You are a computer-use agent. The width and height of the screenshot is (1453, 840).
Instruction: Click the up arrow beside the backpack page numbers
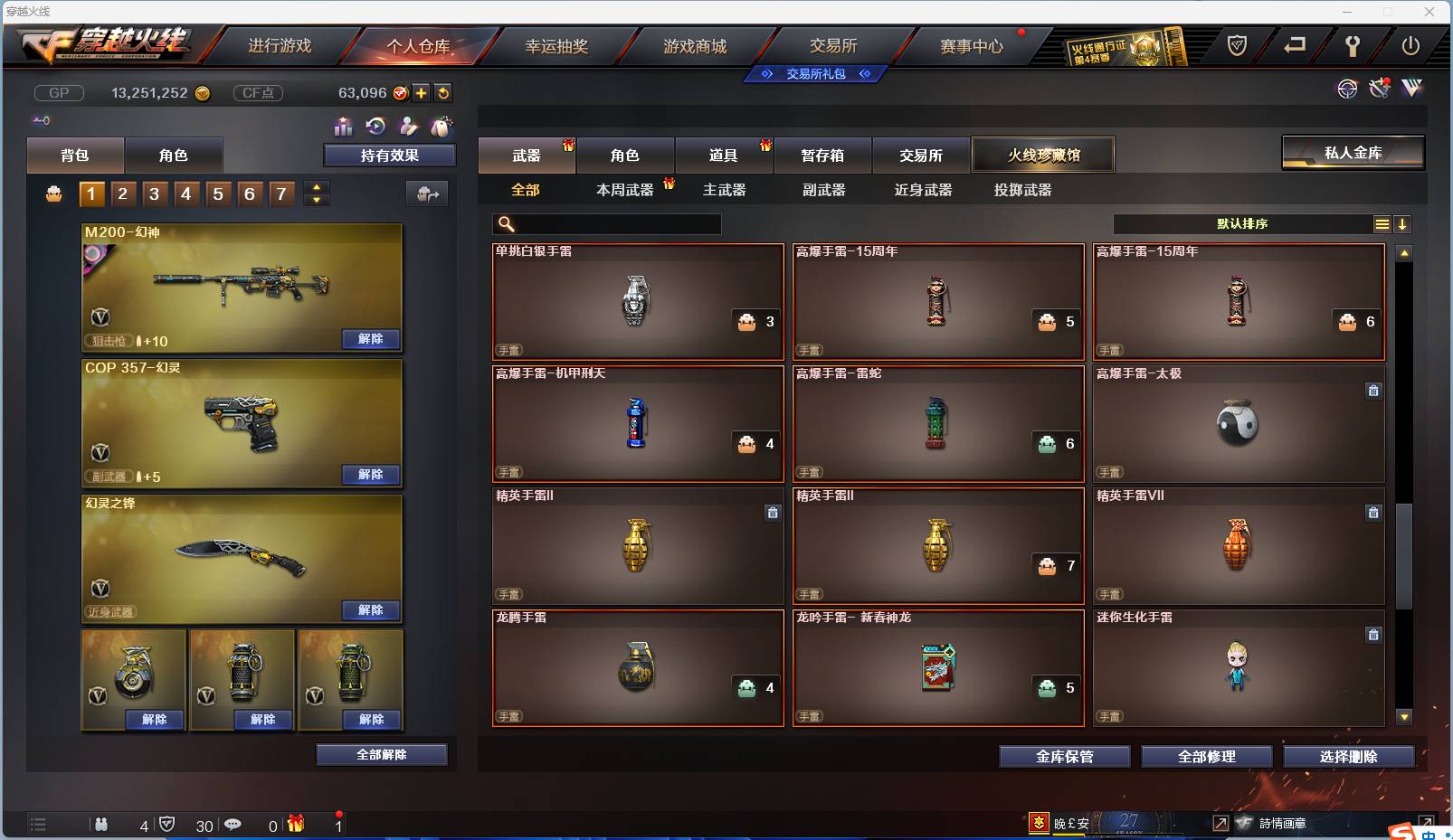pyautogui.click(x=316, y=186)
